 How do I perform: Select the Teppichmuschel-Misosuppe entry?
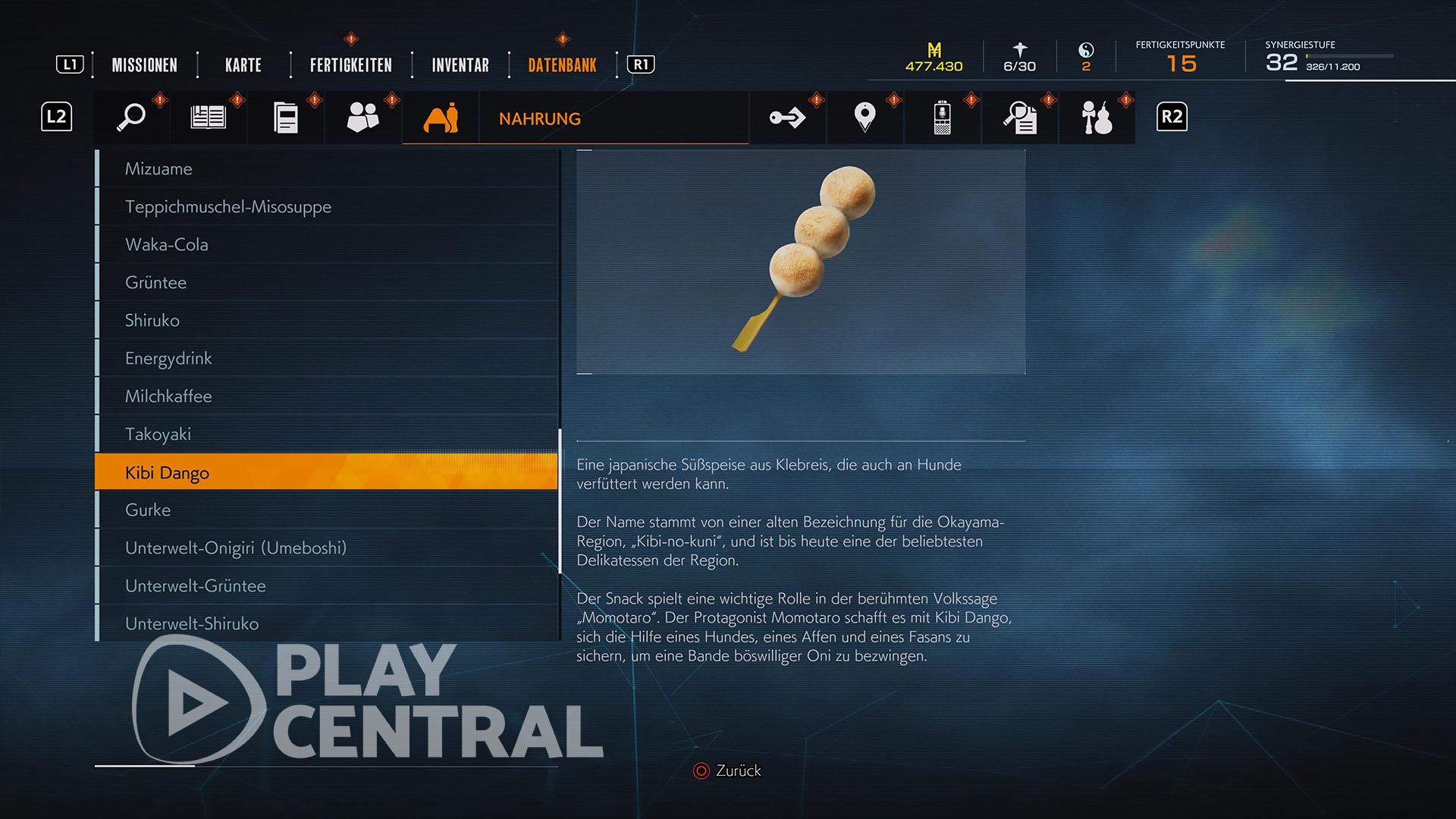pos(227,207)
